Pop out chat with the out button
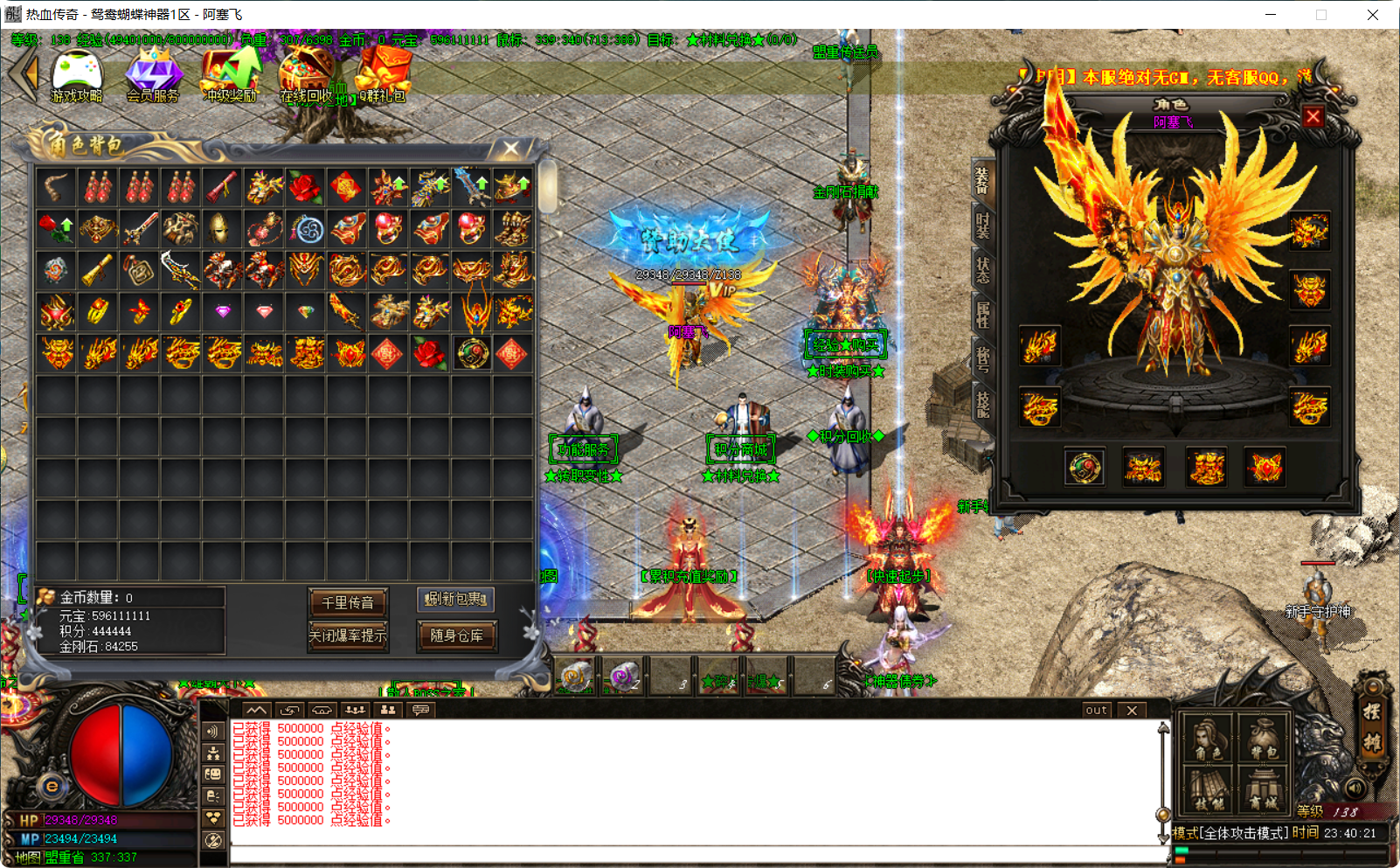Image resolution: width=1400 pixels, height=868 pixels. click(x=1095, y=710)
